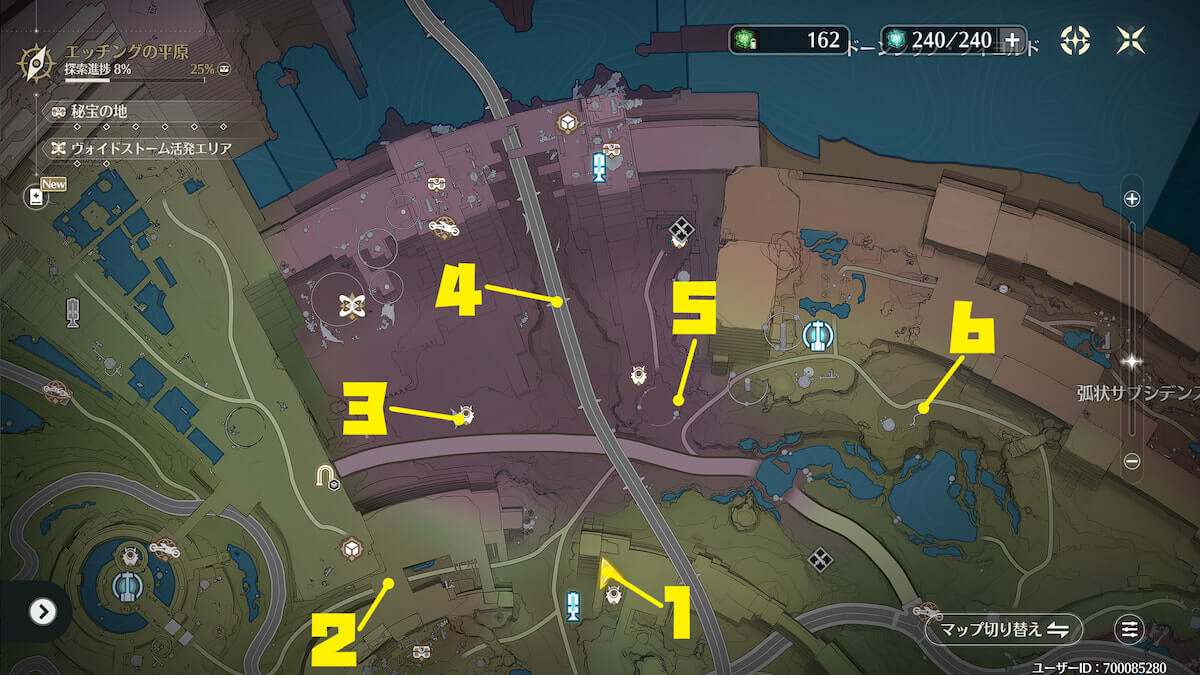This screenshot has width=1200, height=675.
Task: Close the map with the X icon
Action: pyautogui.click(x=1130, y=40)
